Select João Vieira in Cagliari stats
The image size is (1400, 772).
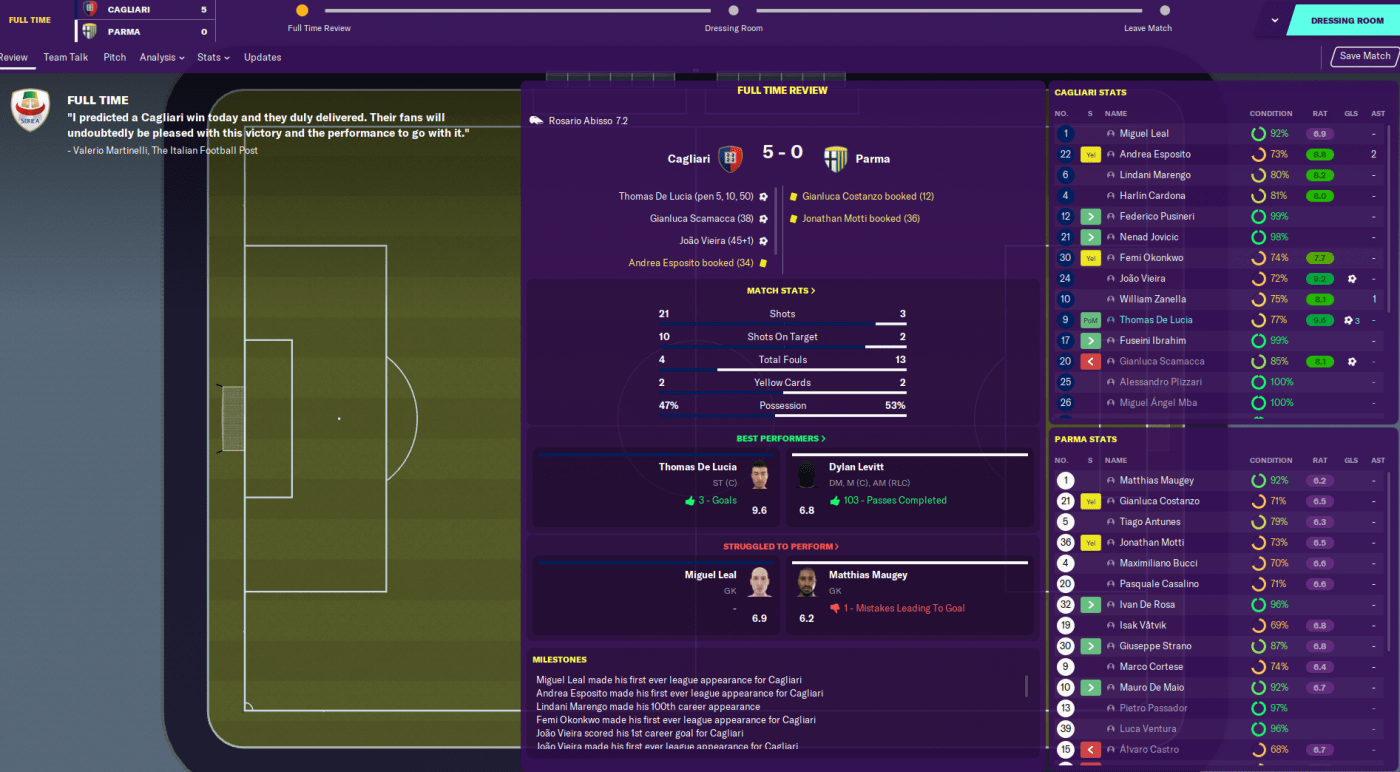(1142, 279)
